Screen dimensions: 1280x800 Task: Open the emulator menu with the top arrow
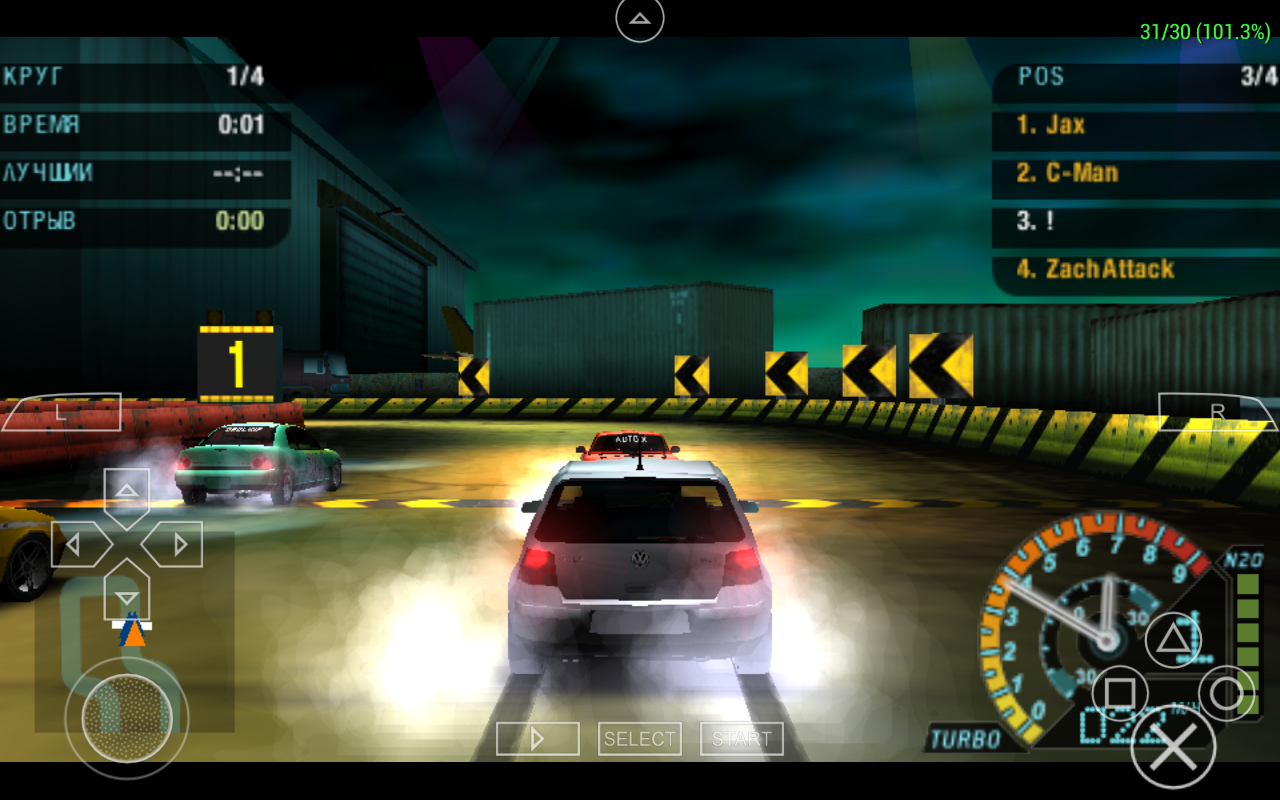pos(640,19)
